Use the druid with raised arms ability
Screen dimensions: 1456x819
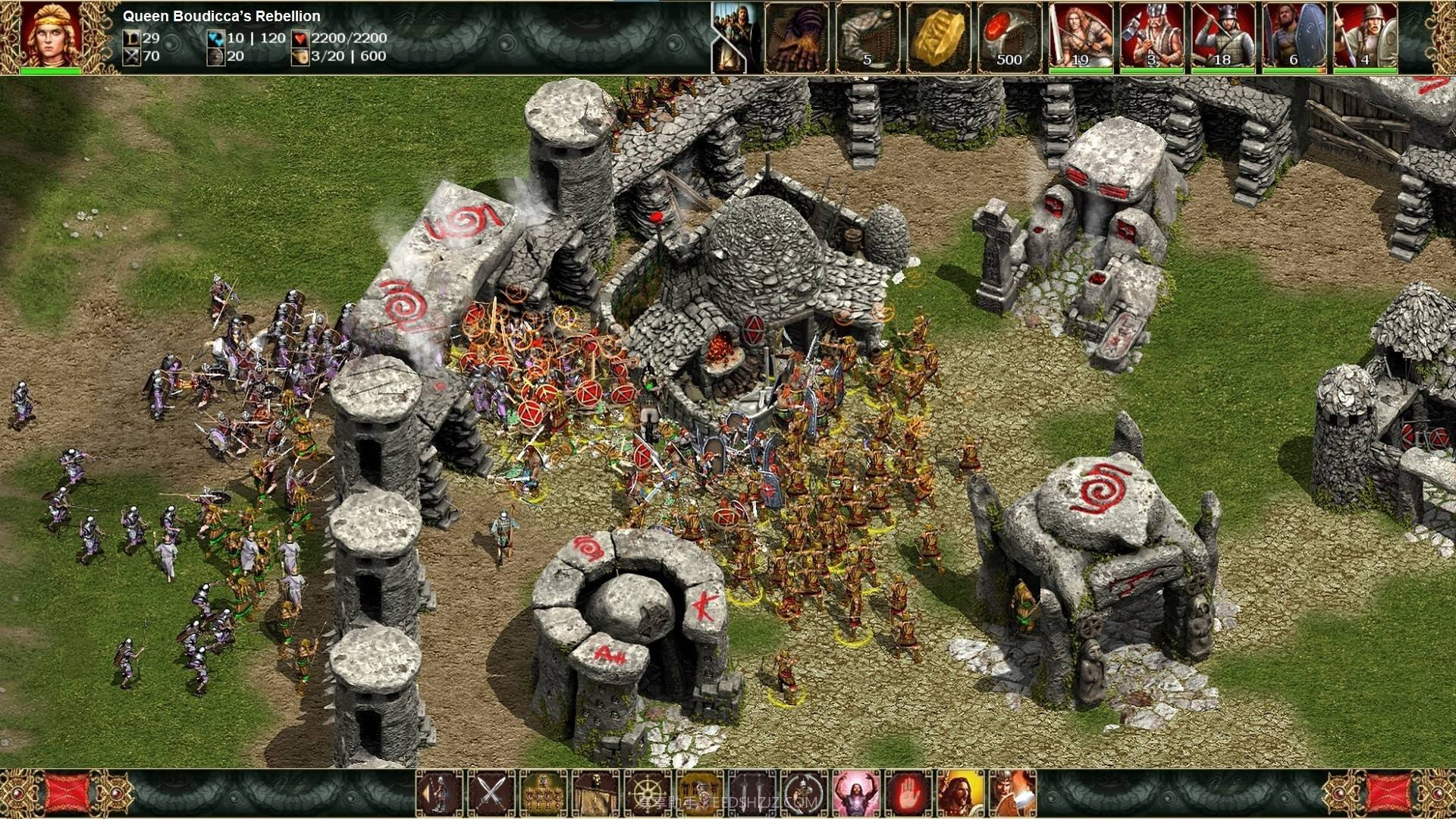pyautogui.click(x=857, y=793)
